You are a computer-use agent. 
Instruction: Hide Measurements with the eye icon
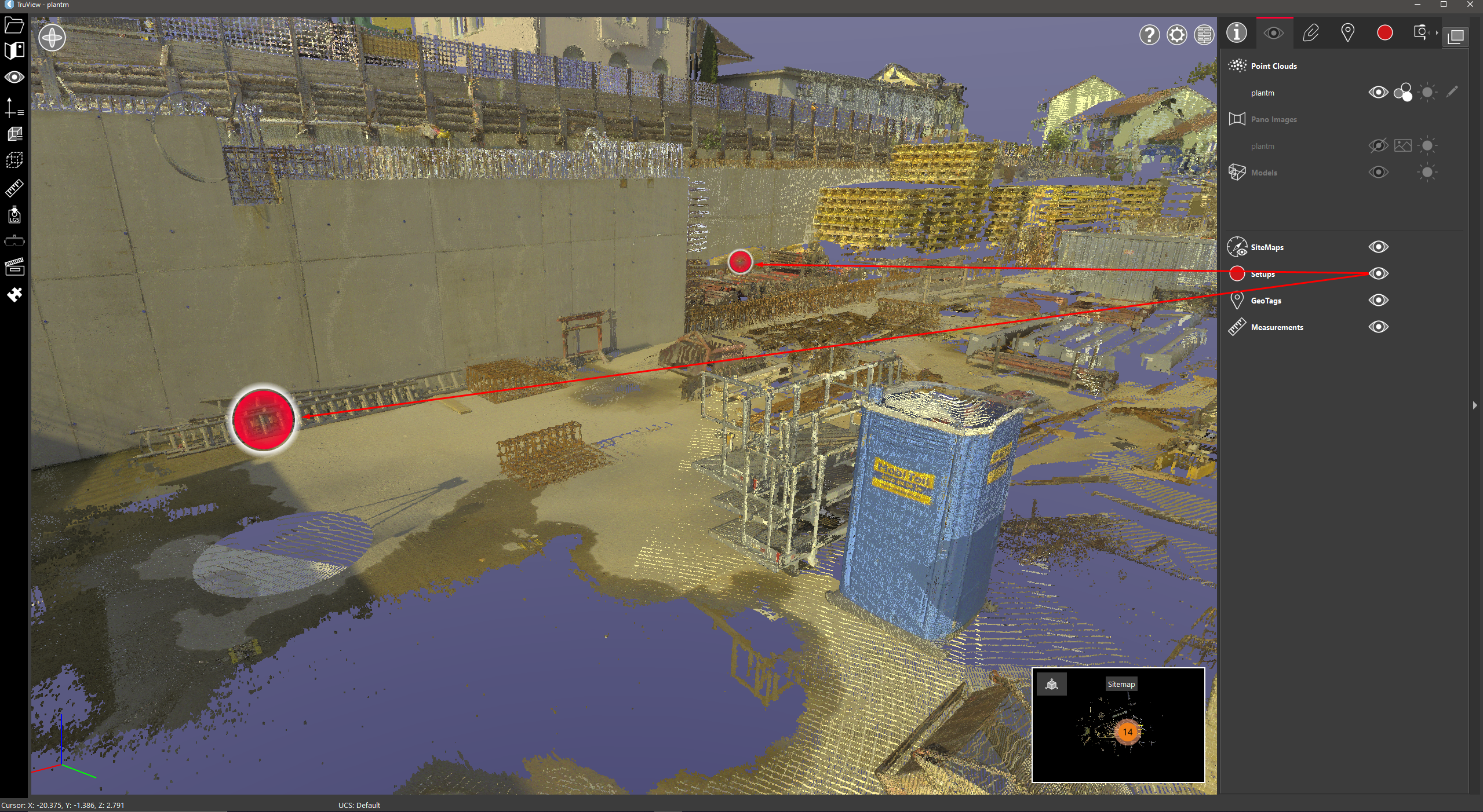1378,327
